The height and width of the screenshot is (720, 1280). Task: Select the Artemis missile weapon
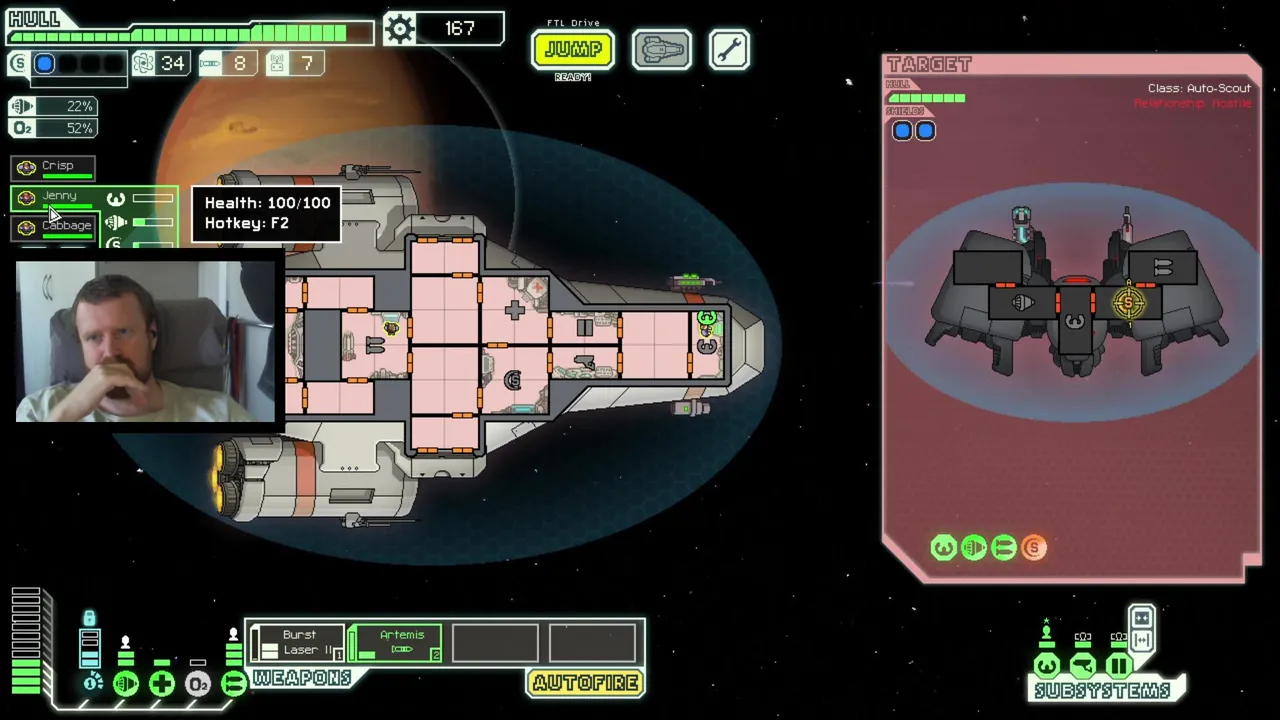pyautogui.click(x=400, y=642)
